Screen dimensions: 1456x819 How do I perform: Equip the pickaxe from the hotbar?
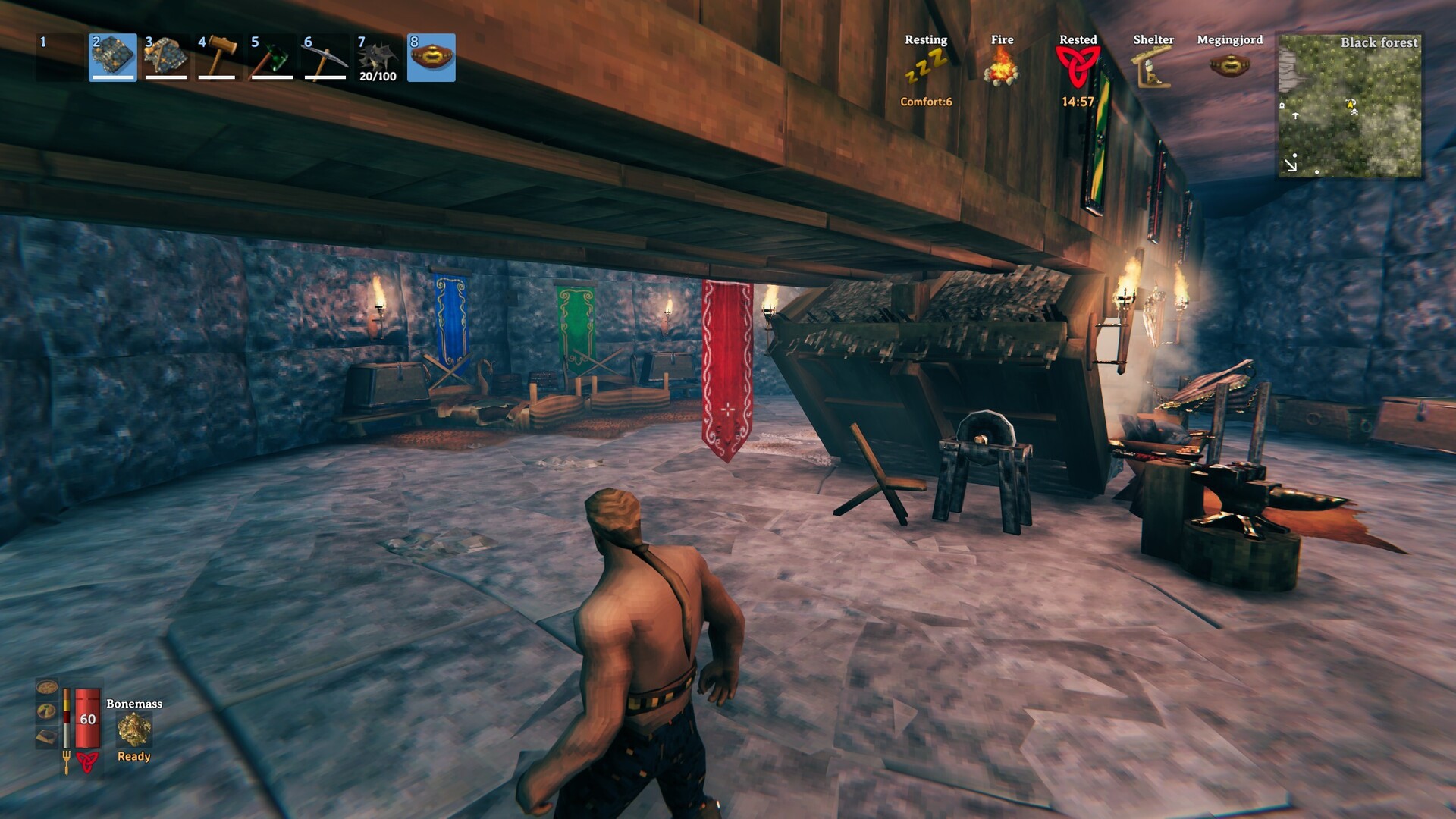click(325, 57)
